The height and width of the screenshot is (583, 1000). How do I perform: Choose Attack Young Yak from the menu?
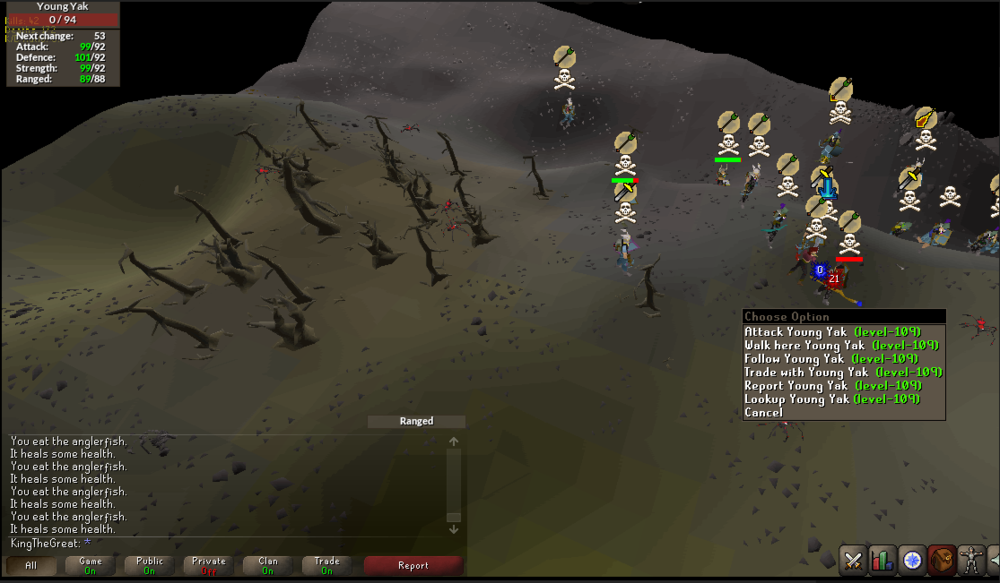pyautogui.click(x=832, y=332)
